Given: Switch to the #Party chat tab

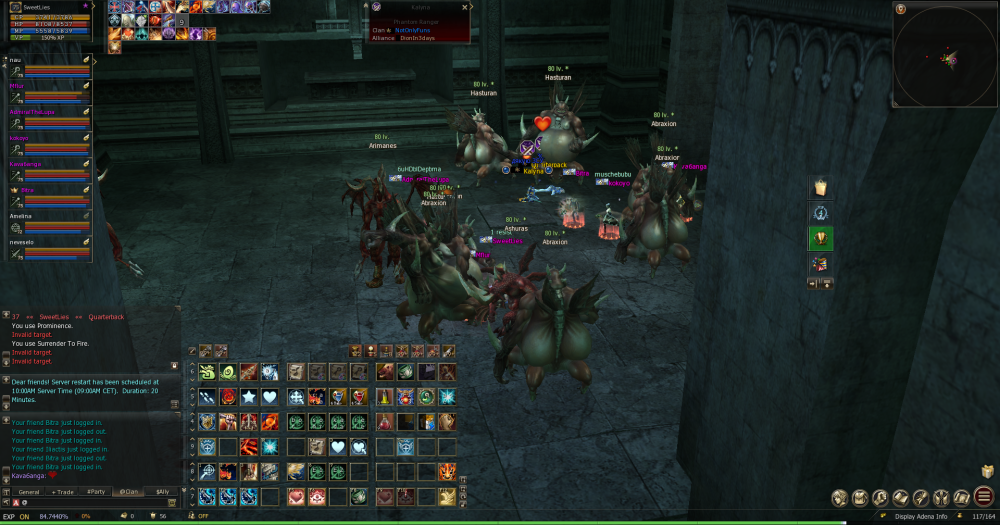Looking at the screenshot, I should pos(96,492).
